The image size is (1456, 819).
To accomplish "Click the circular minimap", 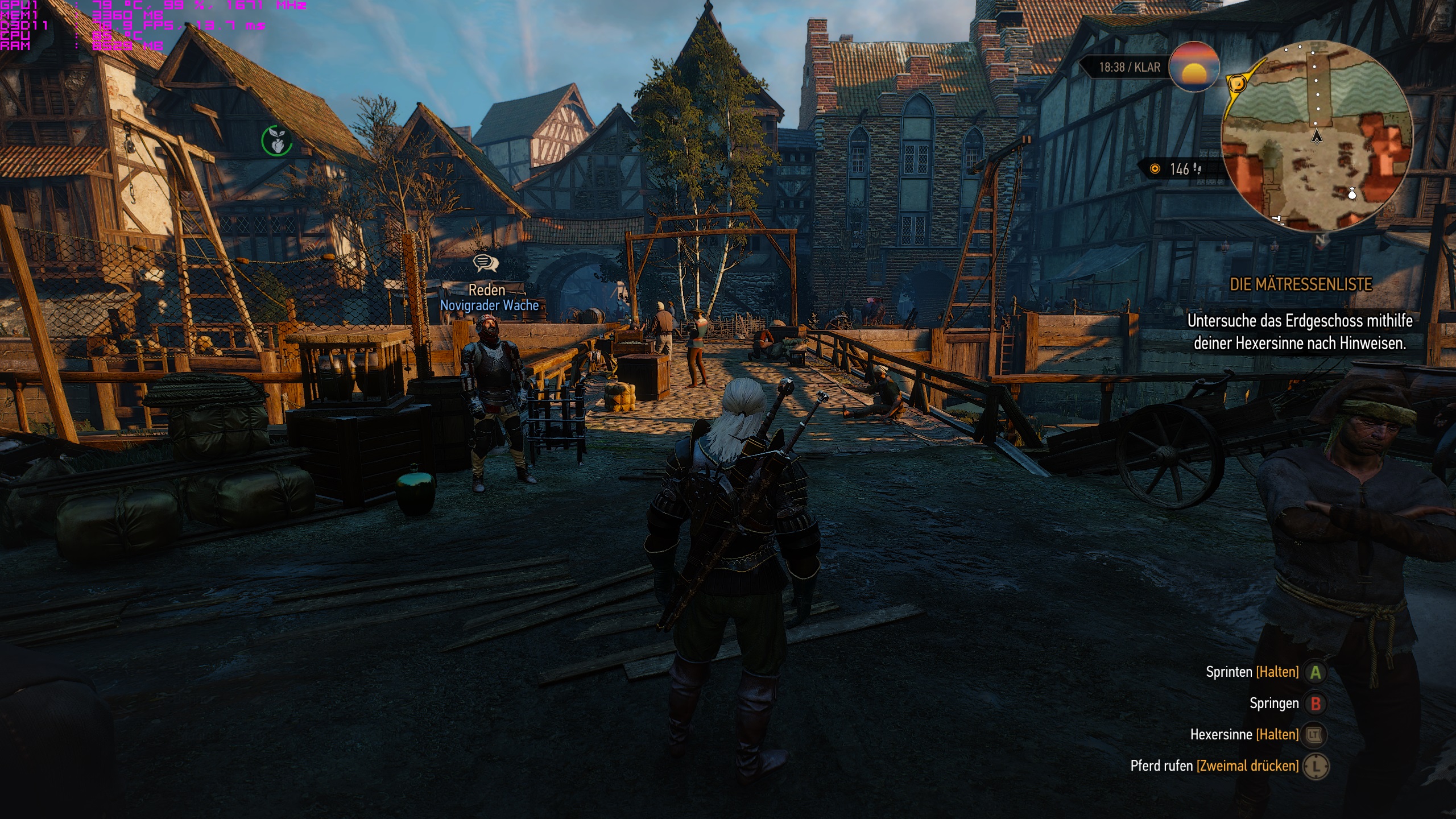I will pos(1317,135).
